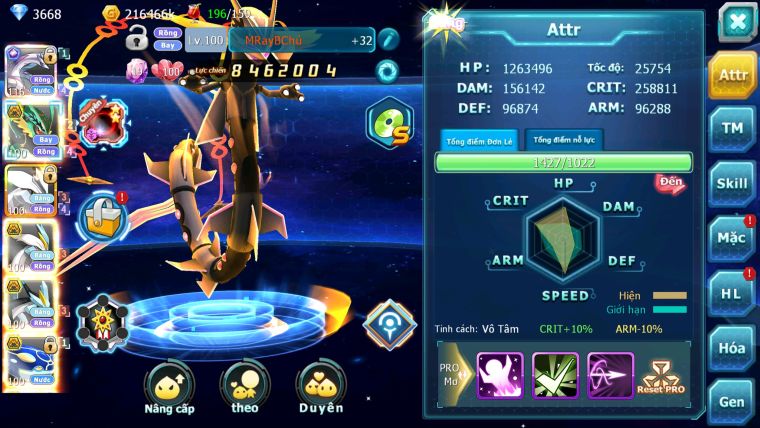This screenshot has height=428, width=760.
Task: Select the Gen tab
Action: pyautogui.click(x=732, y=401)
